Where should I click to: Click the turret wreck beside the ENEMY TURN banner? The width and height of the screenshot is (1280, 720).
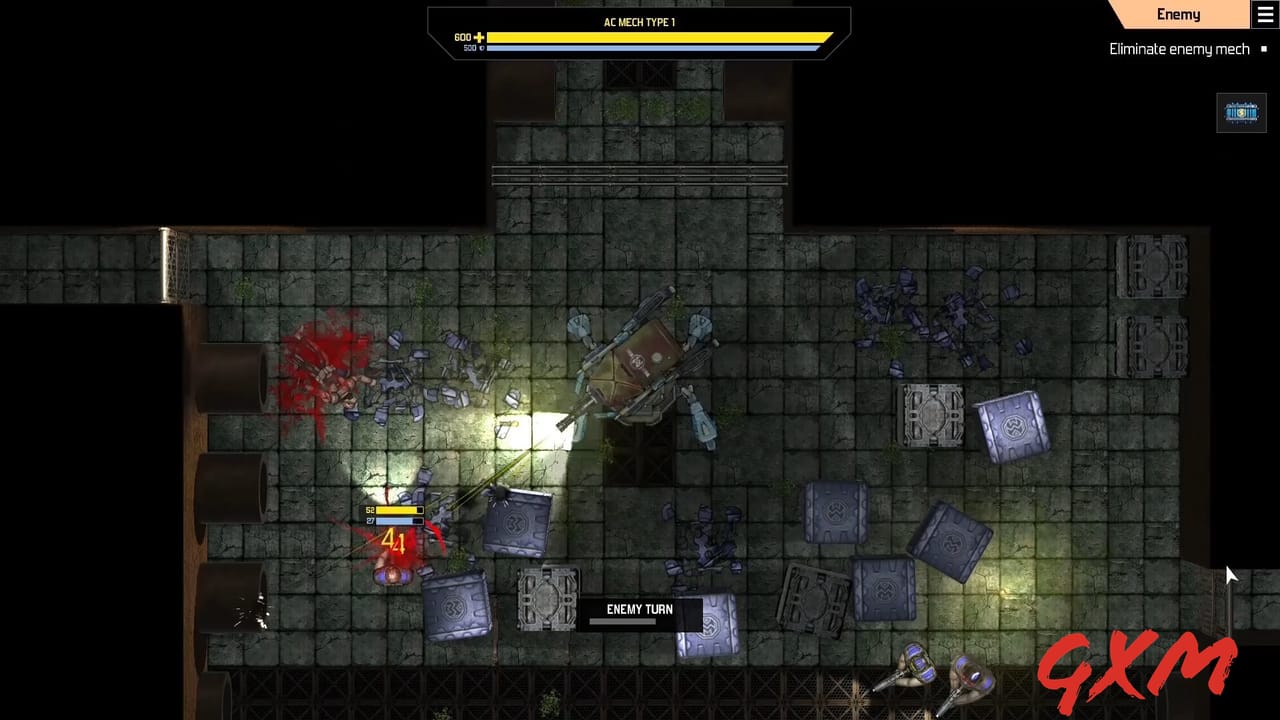(547, 600)
